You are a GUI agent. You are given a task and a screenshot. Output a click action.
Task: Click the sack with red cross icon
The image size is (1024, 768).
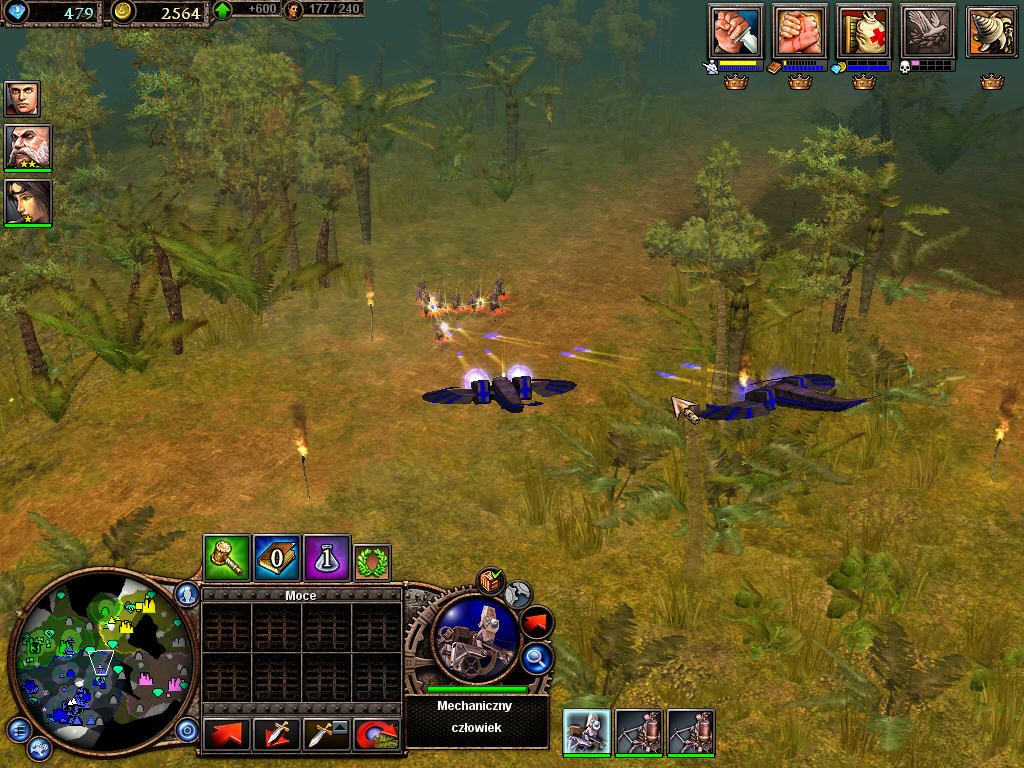(x=864, y=32)
